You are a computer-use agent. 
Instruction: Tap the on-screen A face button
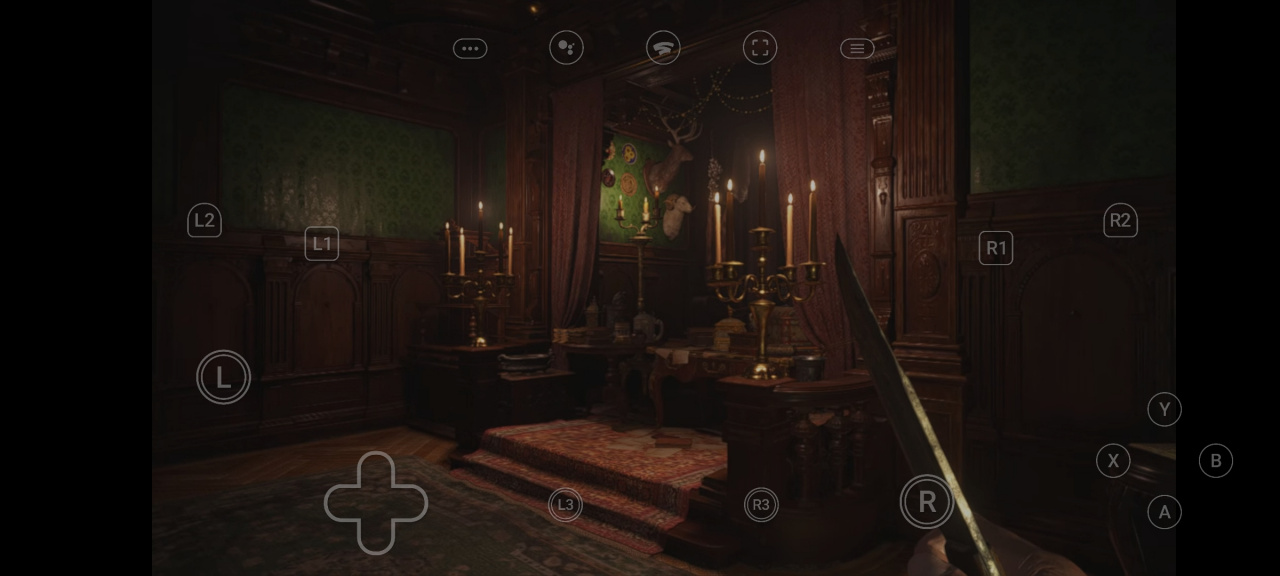[1164, 513]
